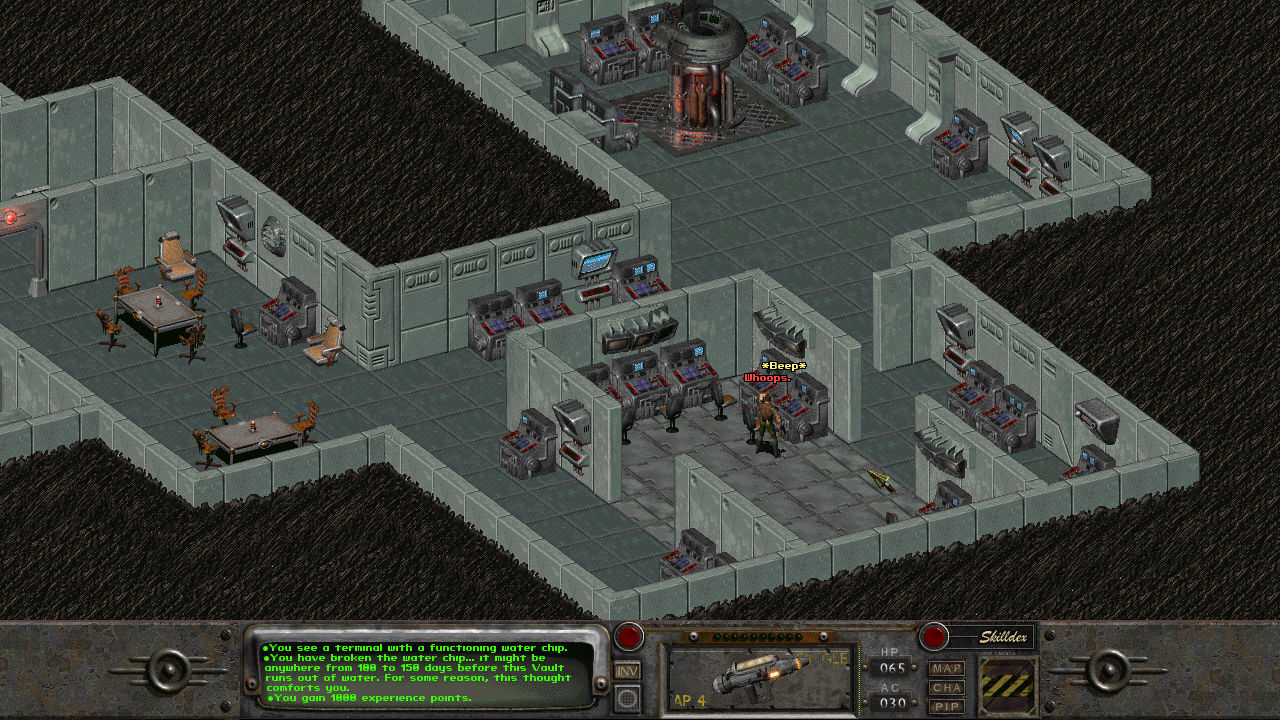Open the MAP screen

(x=945, y=669)
